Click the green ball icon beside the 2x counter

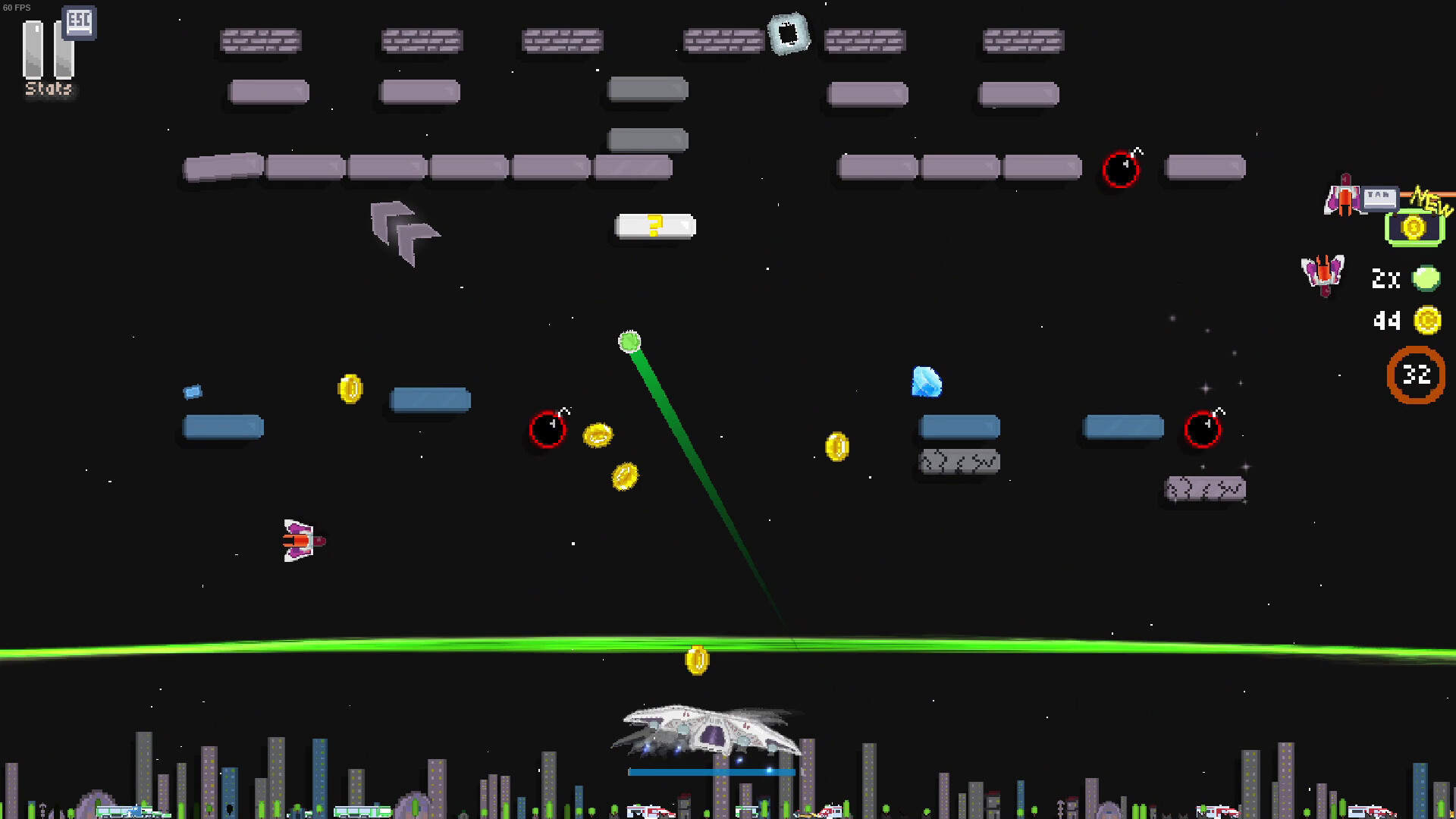[1425, 278]
